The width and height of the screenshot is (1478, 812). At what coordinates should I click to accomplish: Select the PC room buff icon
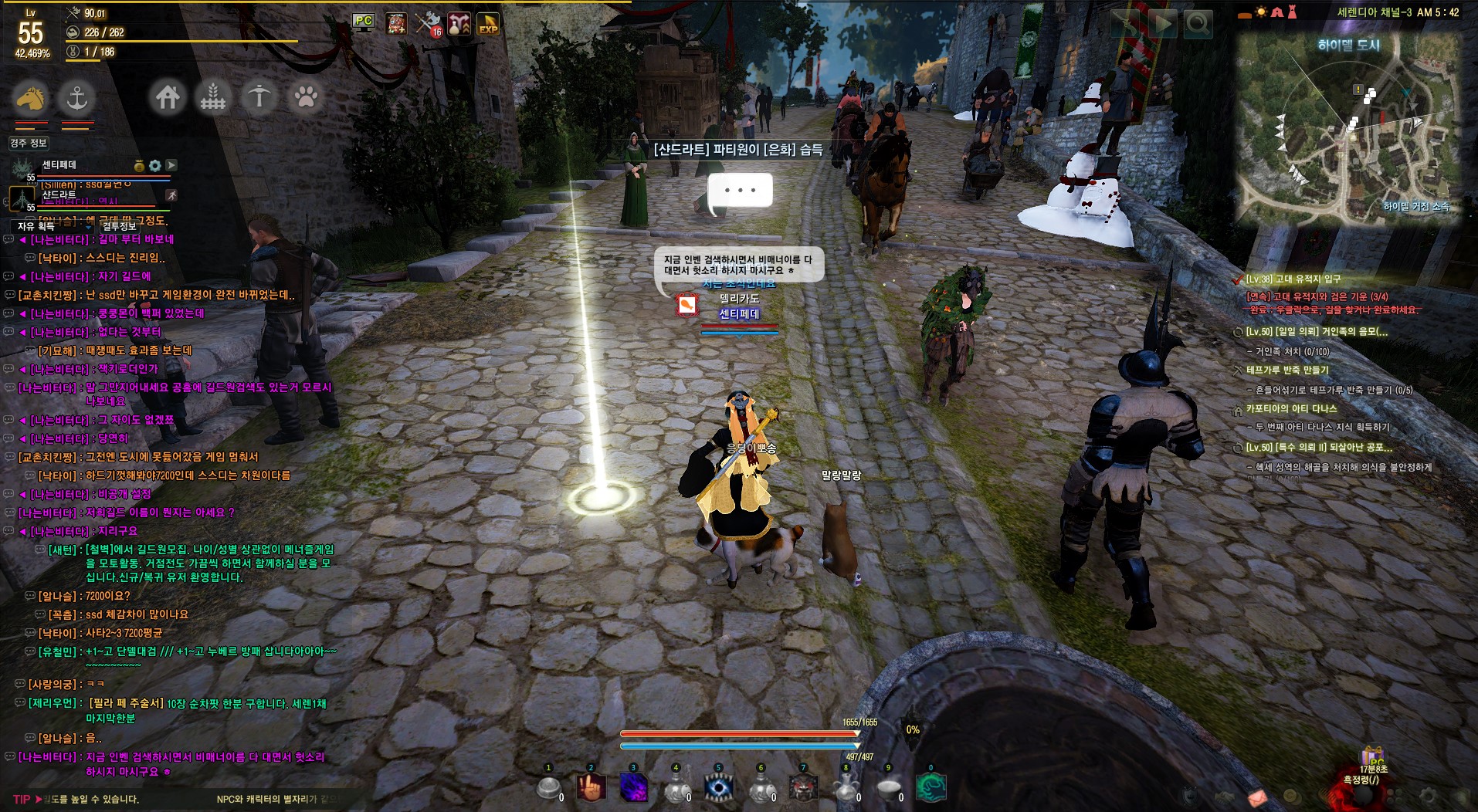(363, 22)
